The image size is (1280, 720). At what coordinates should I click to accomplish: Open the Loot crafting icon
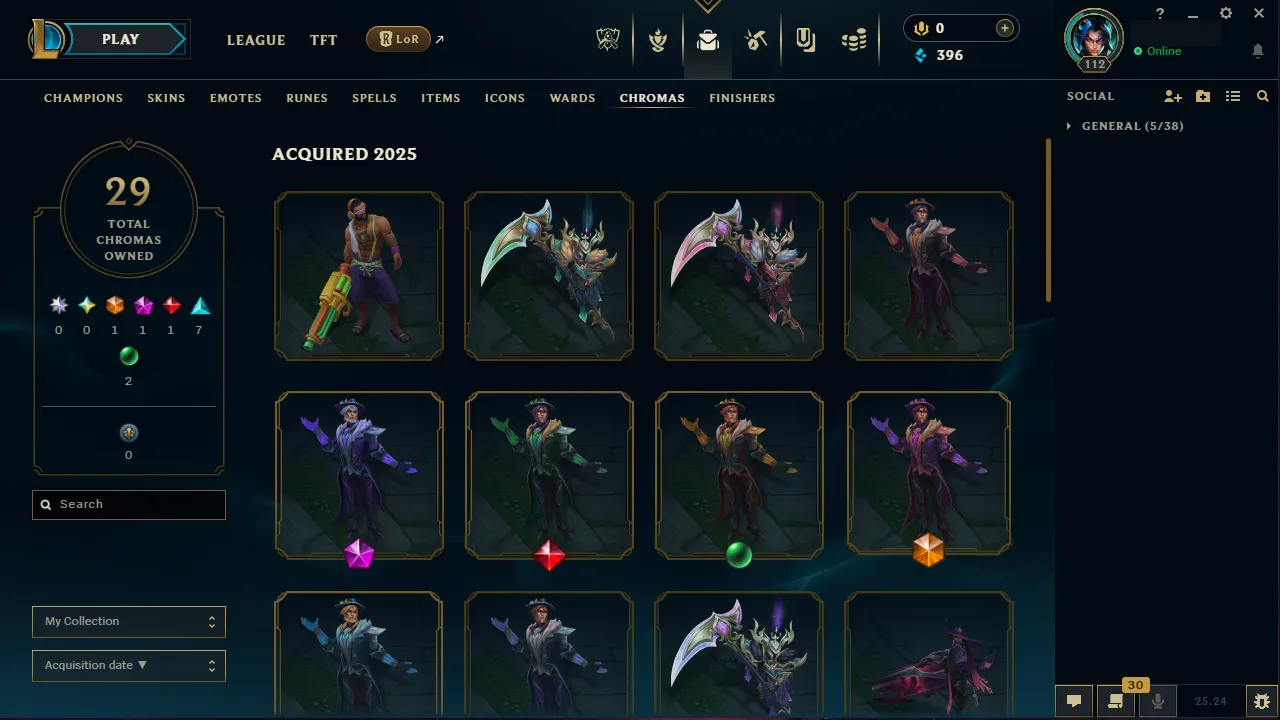[x=756, y=40]
